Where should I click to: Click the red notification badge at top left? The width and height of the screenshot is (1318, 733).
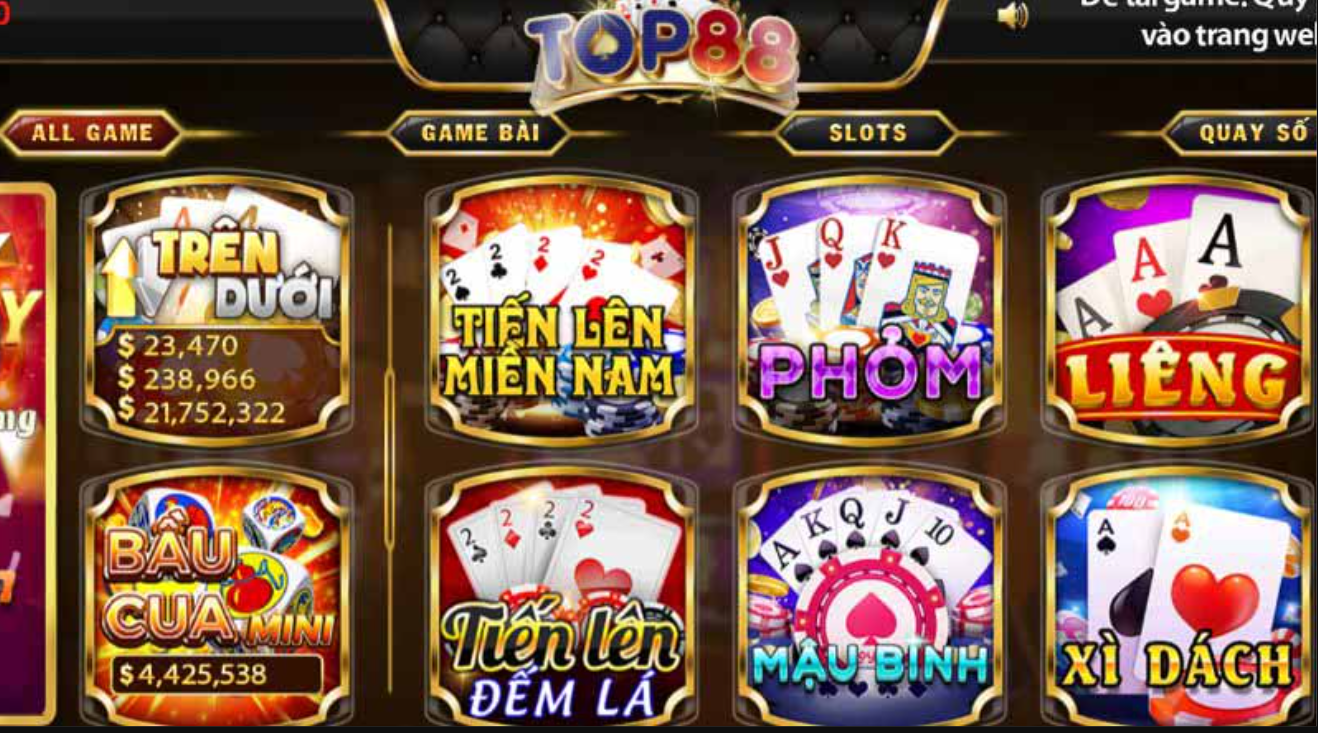[x=4, y=10]
